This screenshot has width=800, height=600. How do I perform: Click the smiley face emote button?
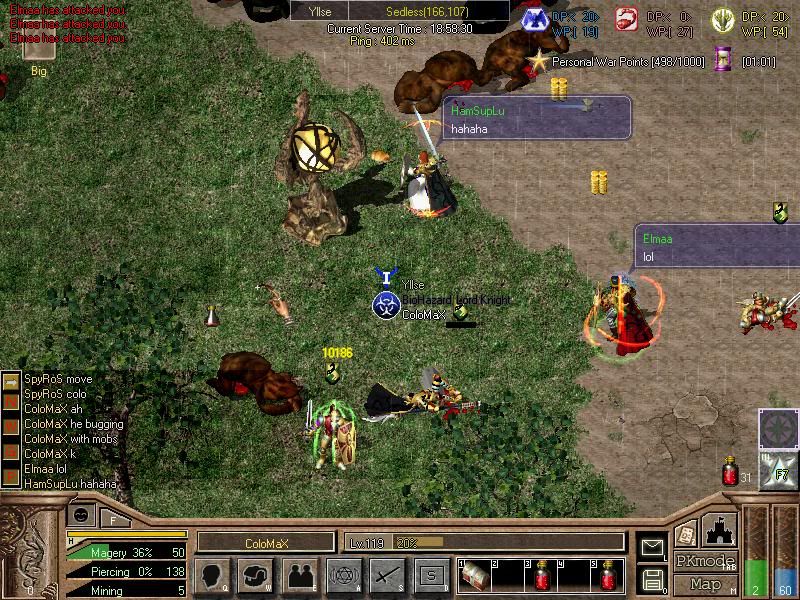(81, 515)
